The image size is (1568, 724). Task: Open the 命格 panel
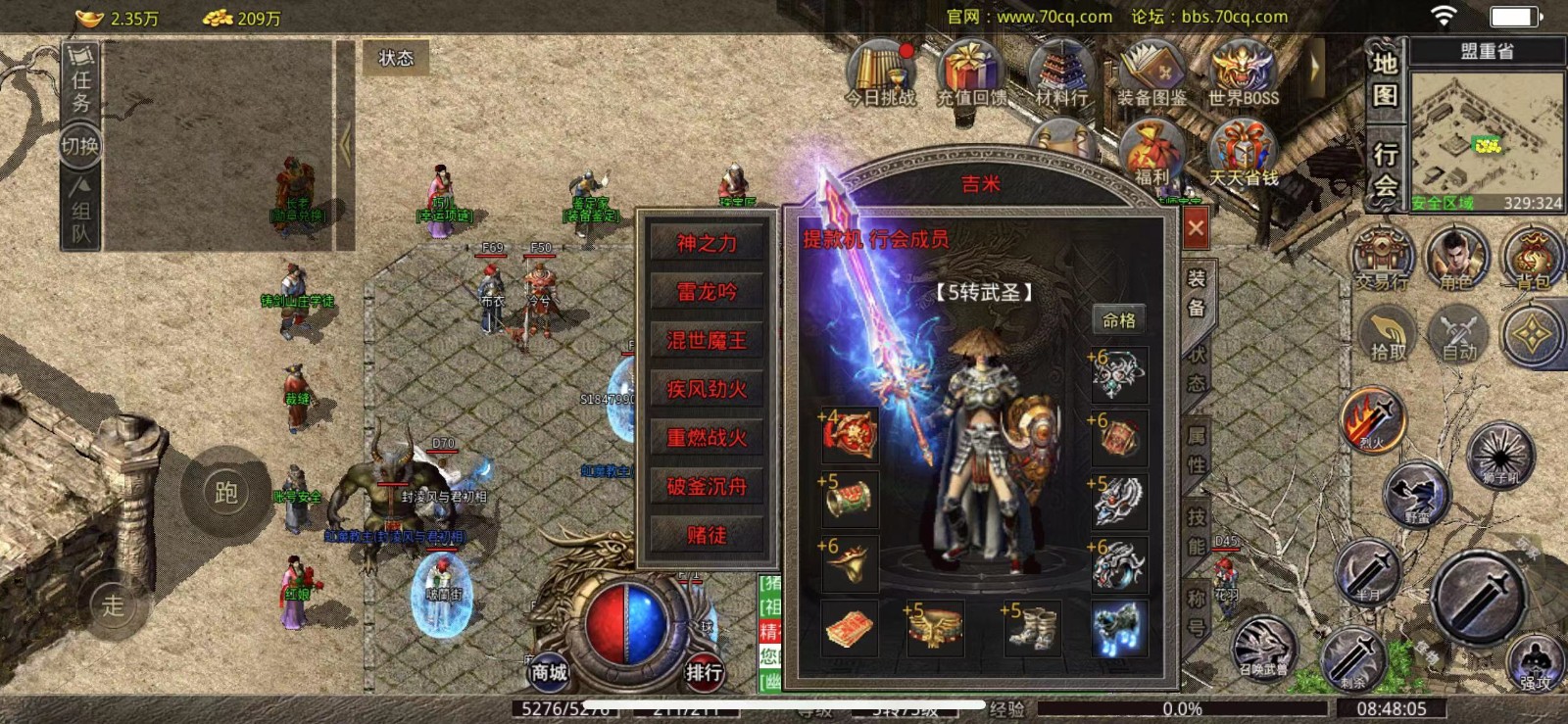(1119, 320)
